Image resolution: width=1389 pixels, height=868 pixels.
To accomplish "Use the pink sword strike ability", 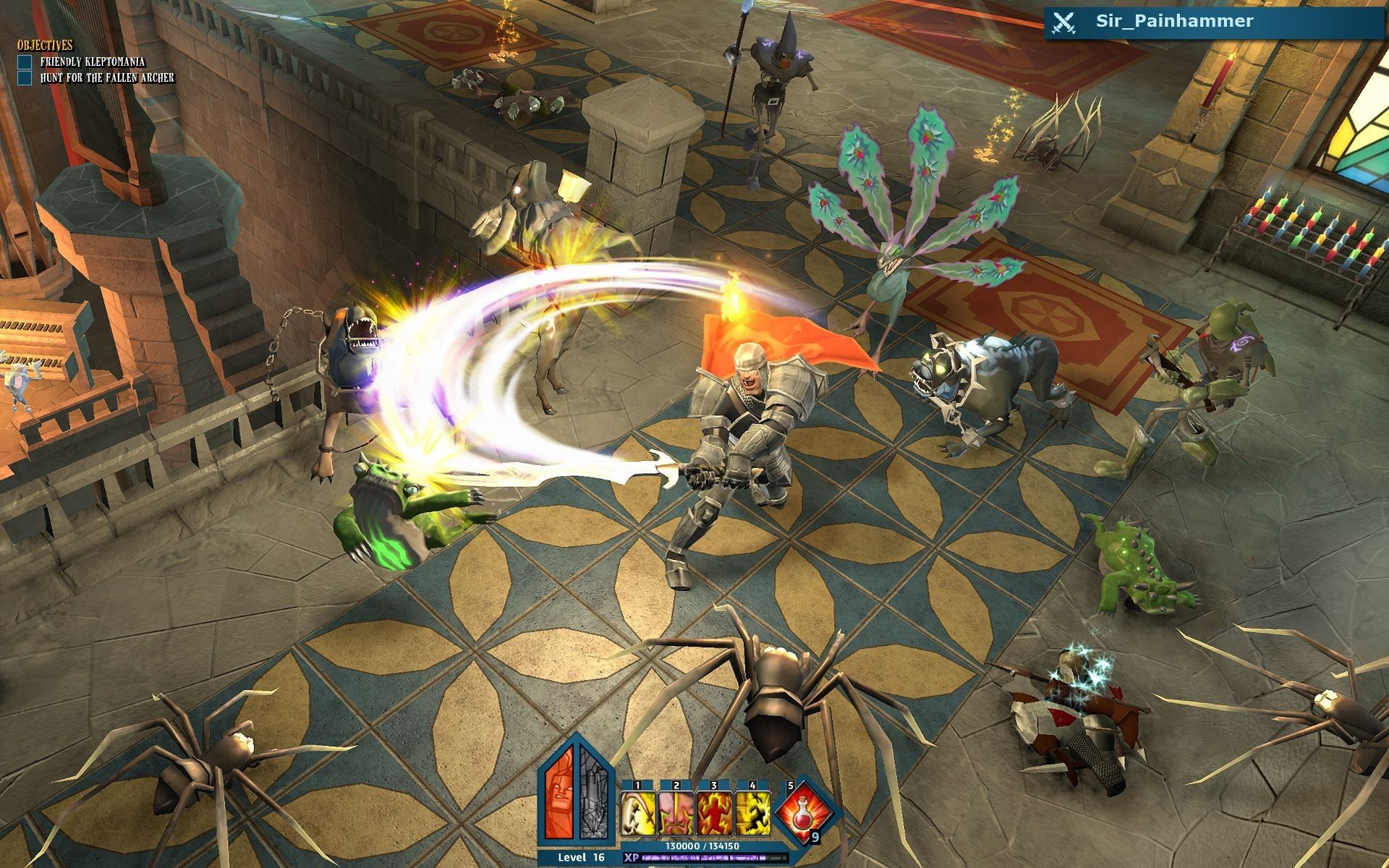I will [676, 814].
